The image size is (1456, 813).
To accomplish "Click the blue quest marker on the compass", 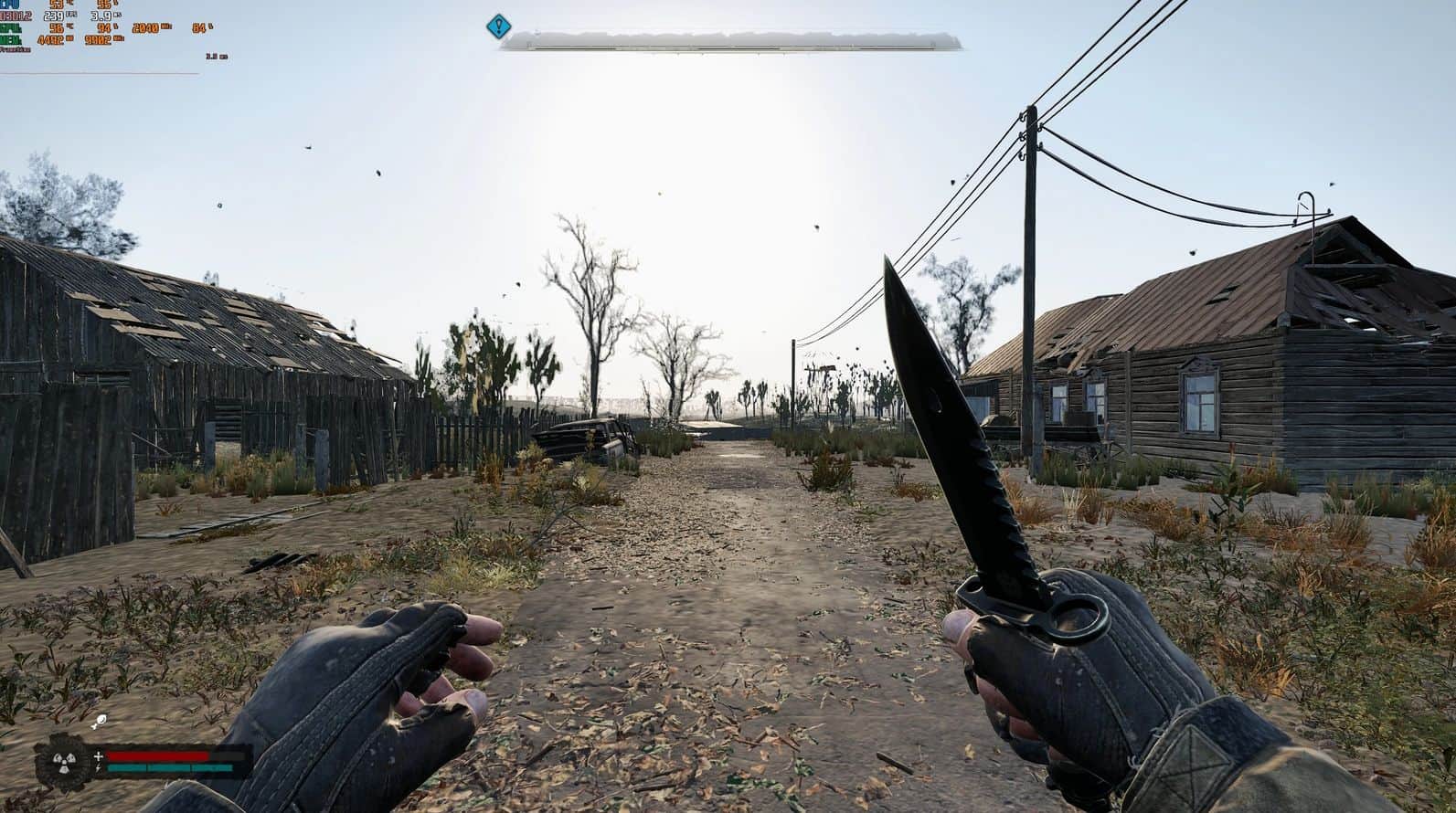I will coord(497,27).
